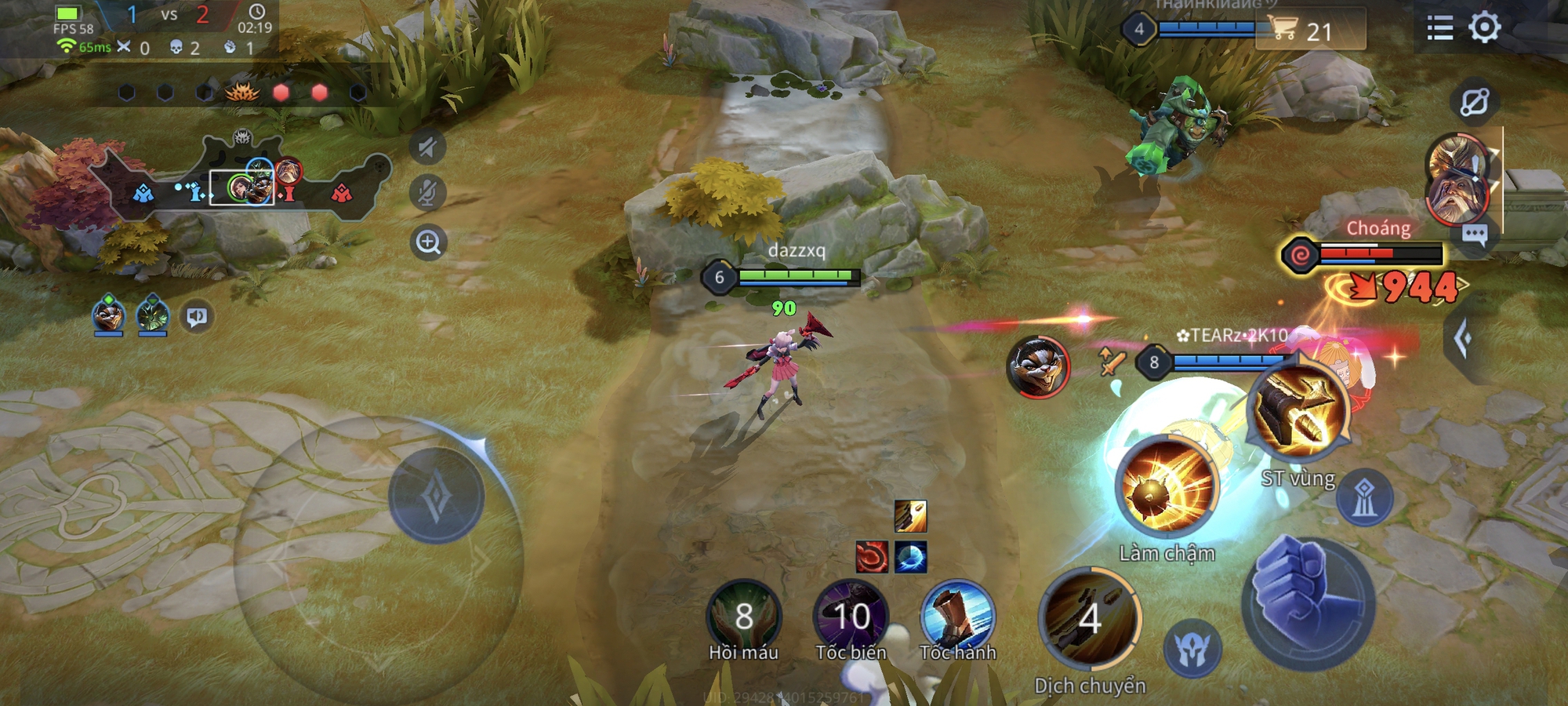The width and height of the screenshot is (1568, 706).
Task: Open the shop with 21 gold
Action: pos(1310,31)
